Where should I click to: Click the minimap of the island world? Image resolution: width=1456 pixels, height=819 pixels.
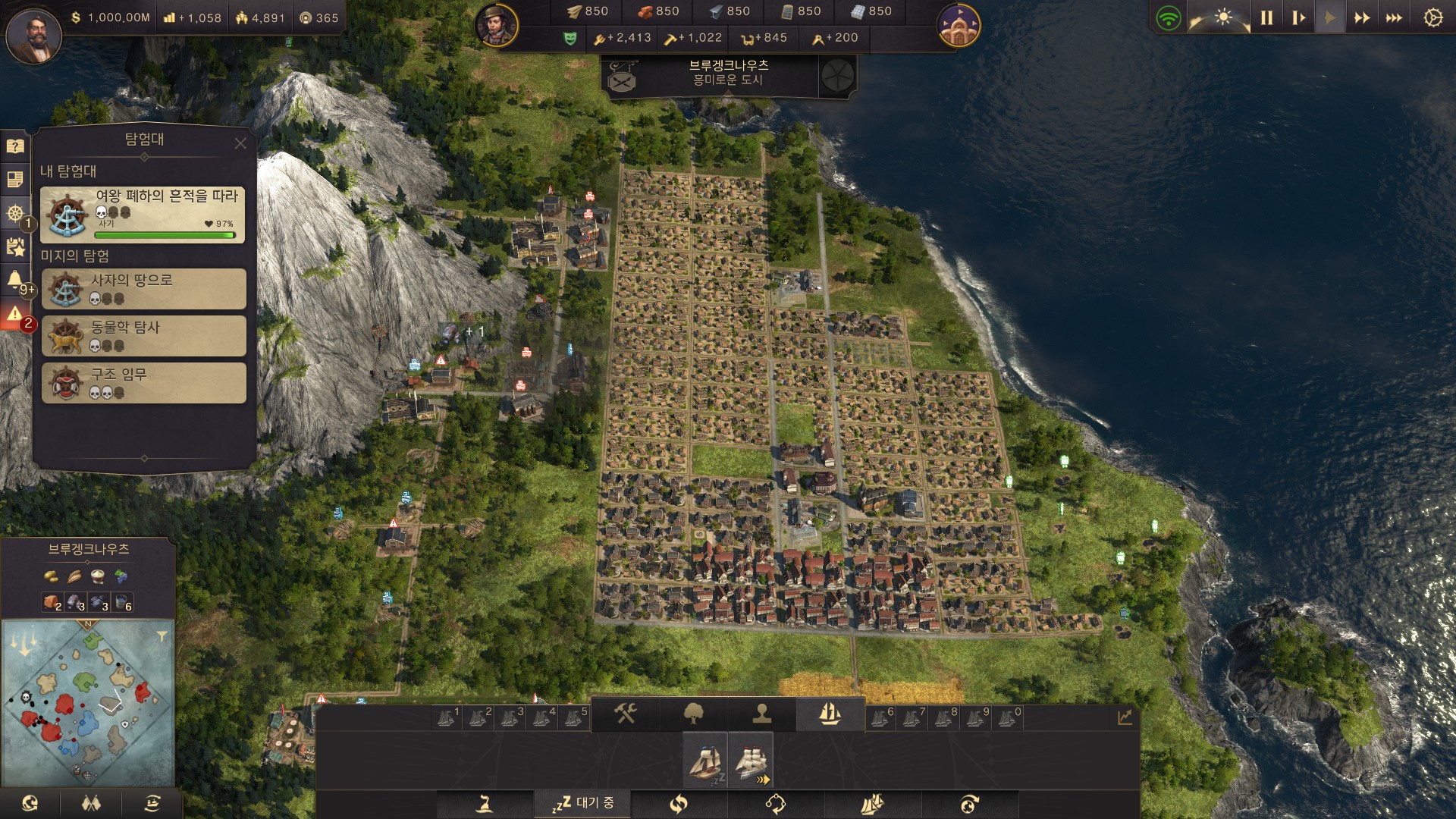(88, 703)
